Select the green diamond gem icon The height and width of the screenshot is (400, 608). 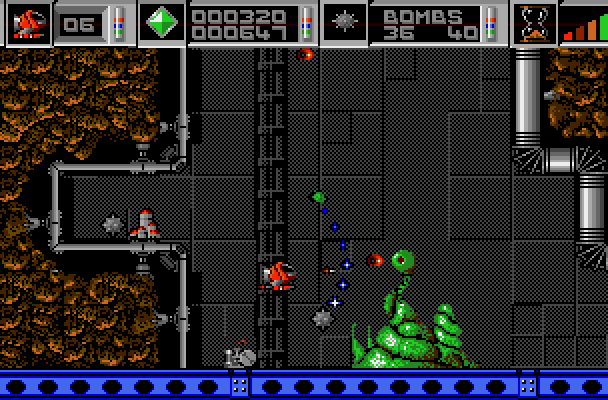tap(162, 22)
